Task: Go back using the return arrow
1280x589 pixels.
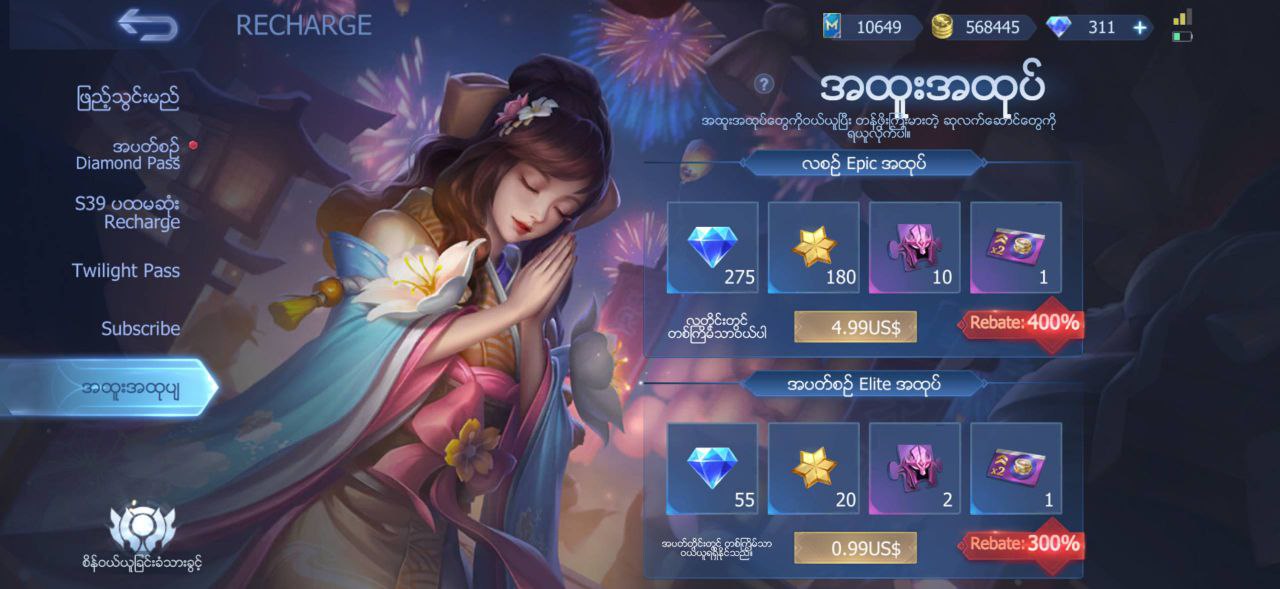Action: 147,25
